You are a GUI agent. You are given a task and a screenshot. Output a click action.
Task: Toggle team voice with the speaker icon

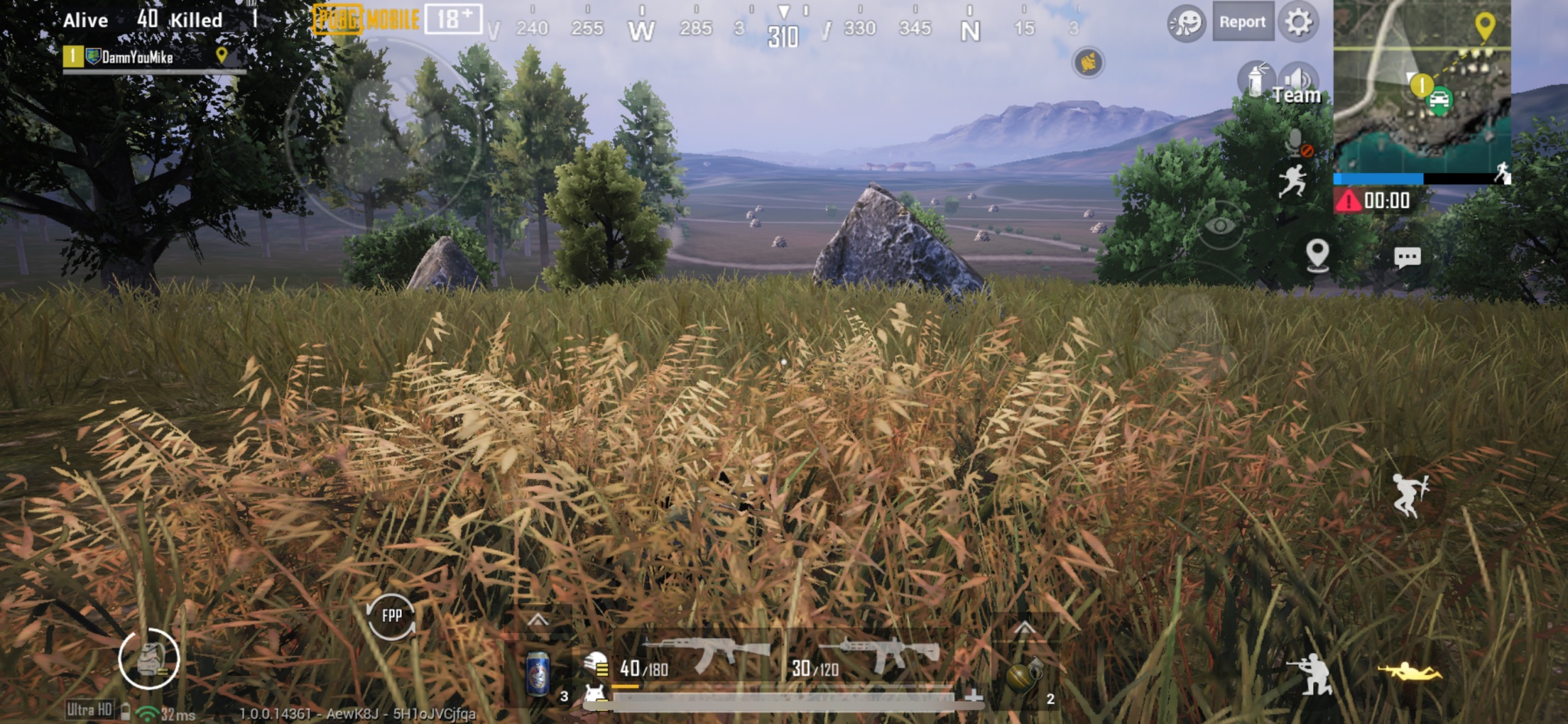pos(1298,77)
